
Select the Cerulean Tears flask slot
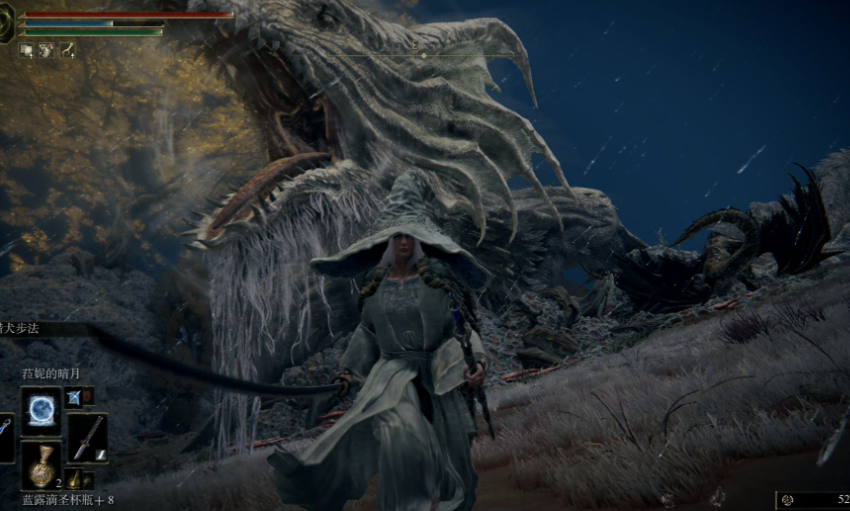(42, 466)
